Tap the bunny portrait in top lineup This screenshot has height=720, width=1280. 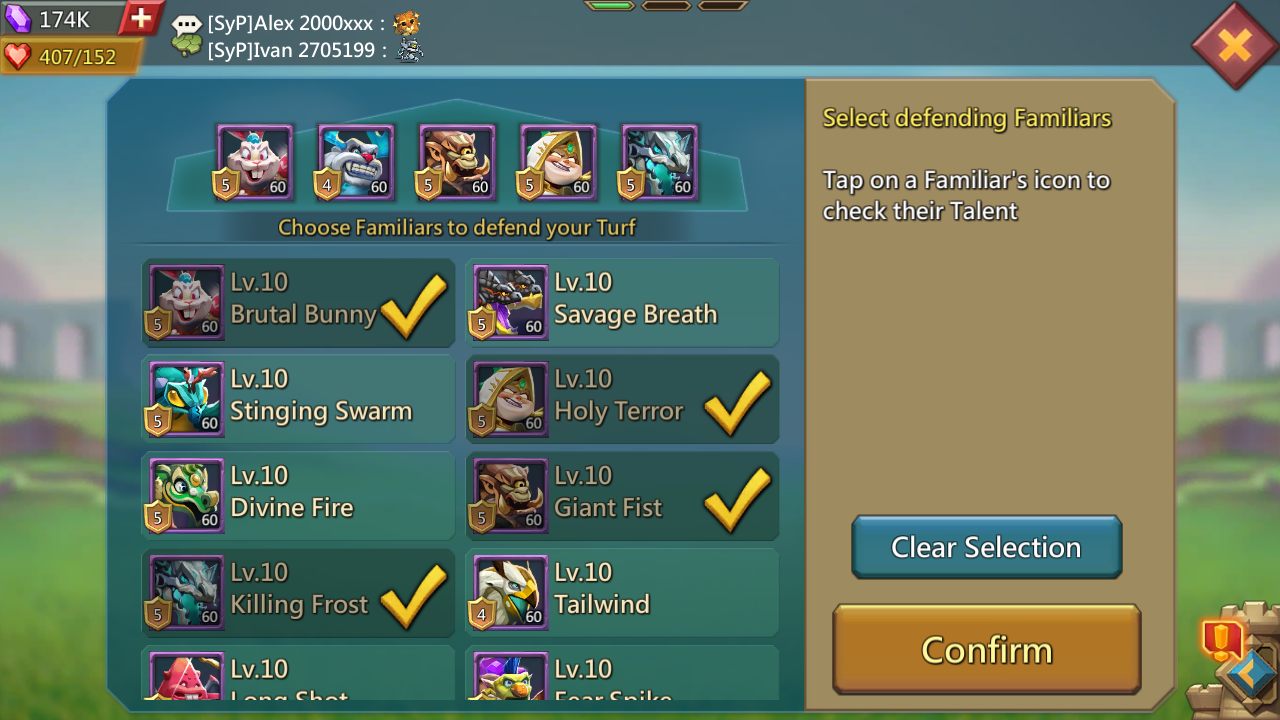pos(255,162)
